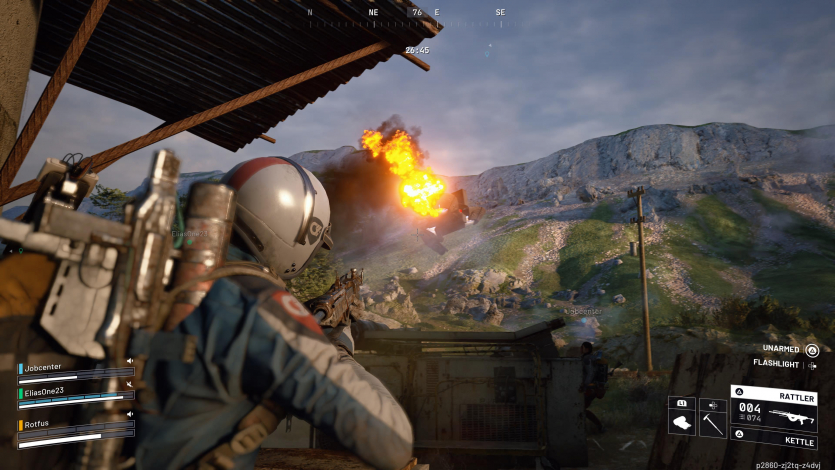This screenshot has width=835, height=470.
Task: Select squad member Jobcenter's name
Action: (44, 367)
